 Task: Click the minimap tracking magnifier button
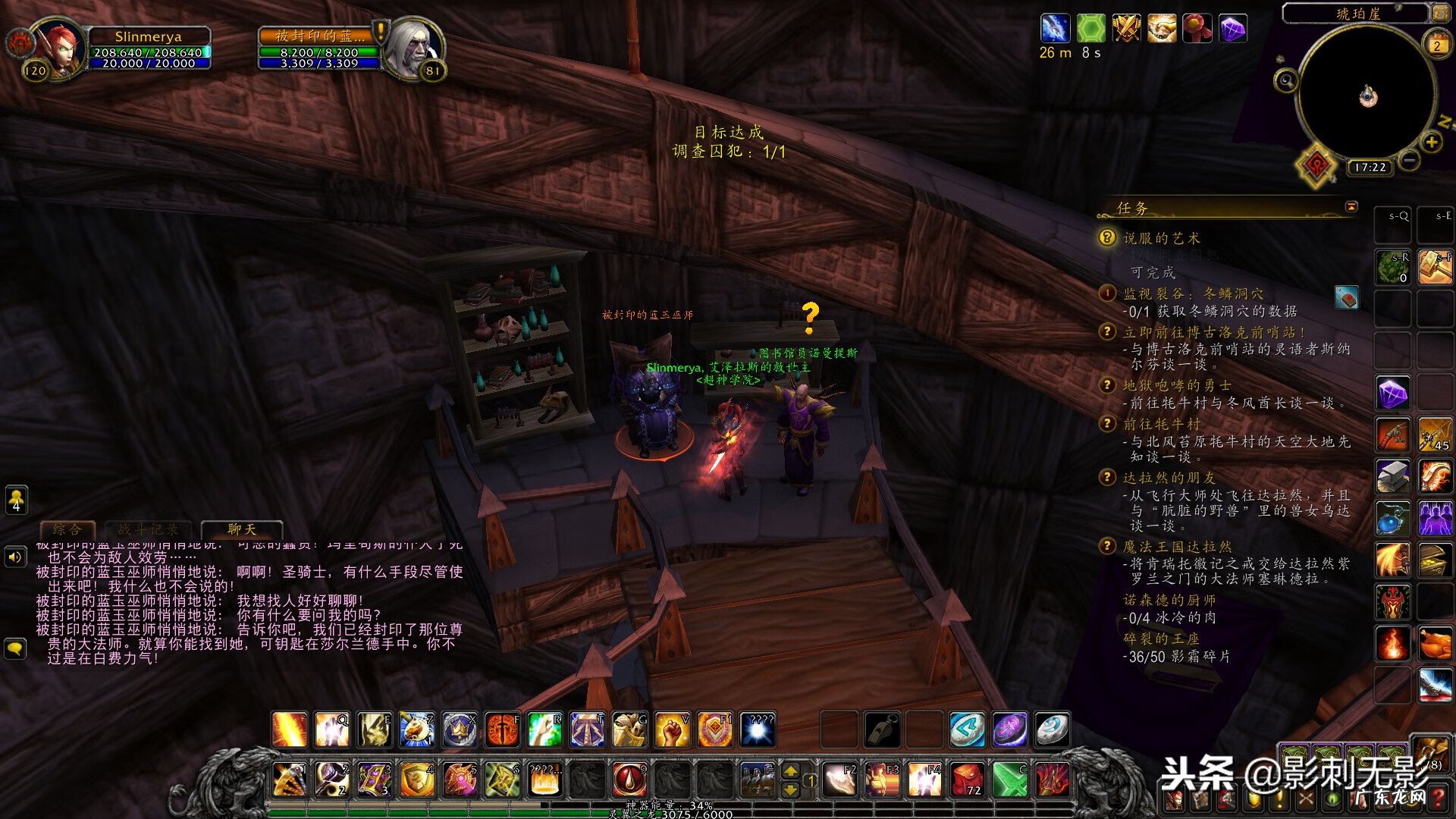click(1286, 80)
